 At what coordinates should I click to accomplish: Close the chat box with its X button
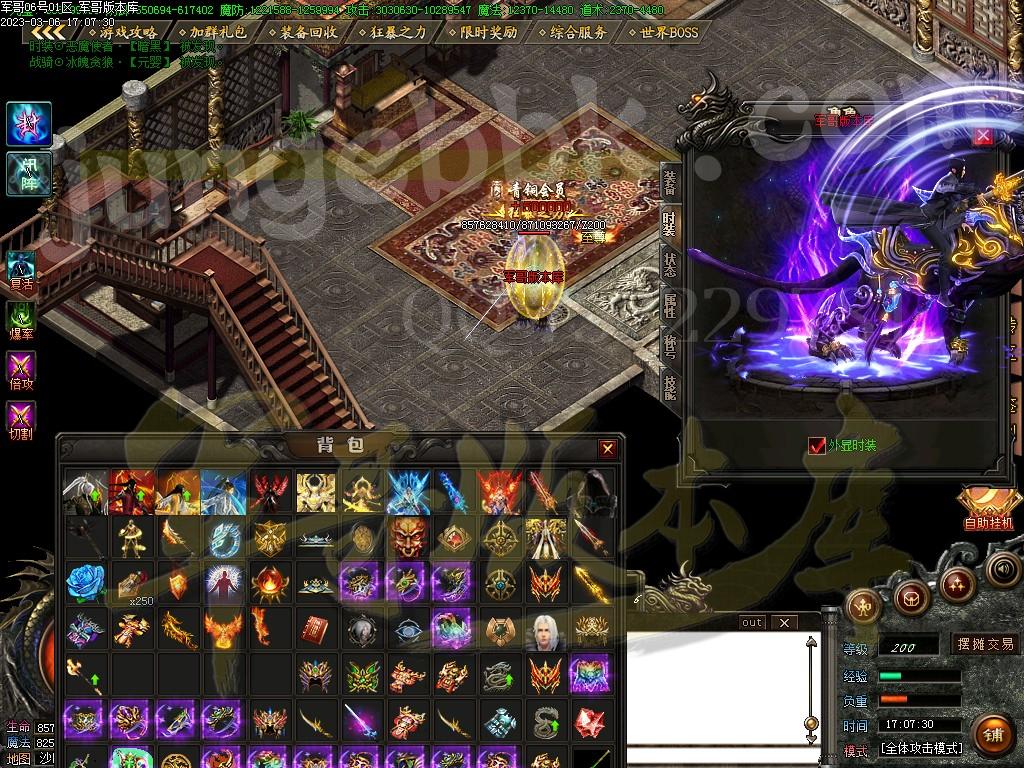coord(784,622)
